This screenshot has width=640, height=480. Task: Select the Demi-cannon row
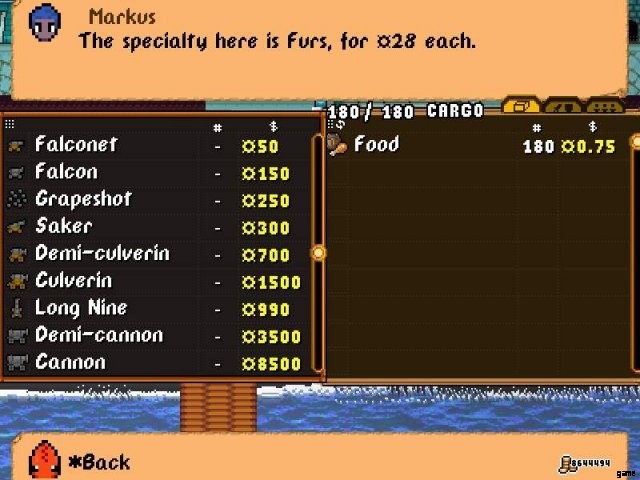[x=98, y=335]
